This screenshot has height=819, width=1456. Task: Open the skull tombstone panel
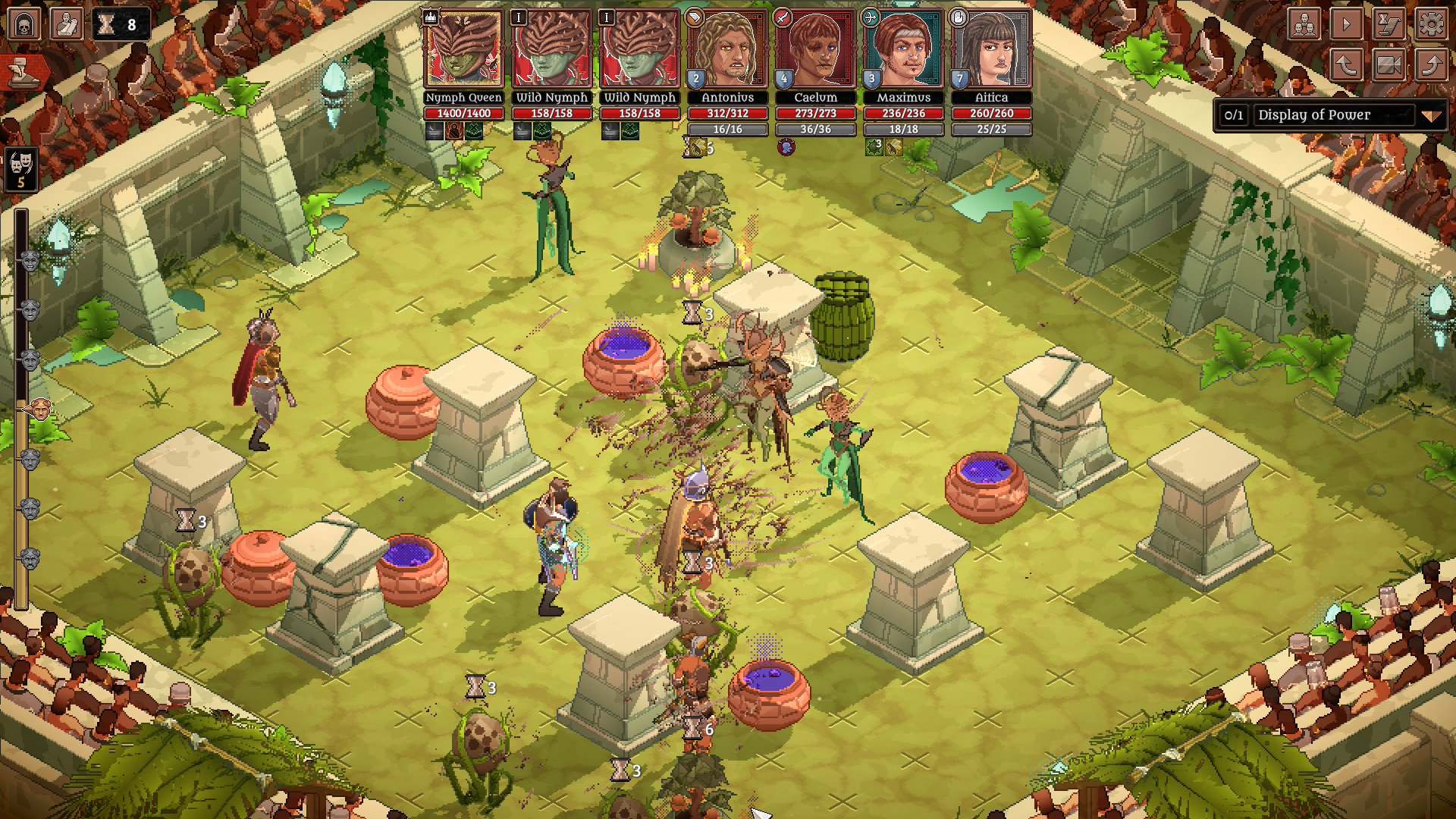(24, 24)
